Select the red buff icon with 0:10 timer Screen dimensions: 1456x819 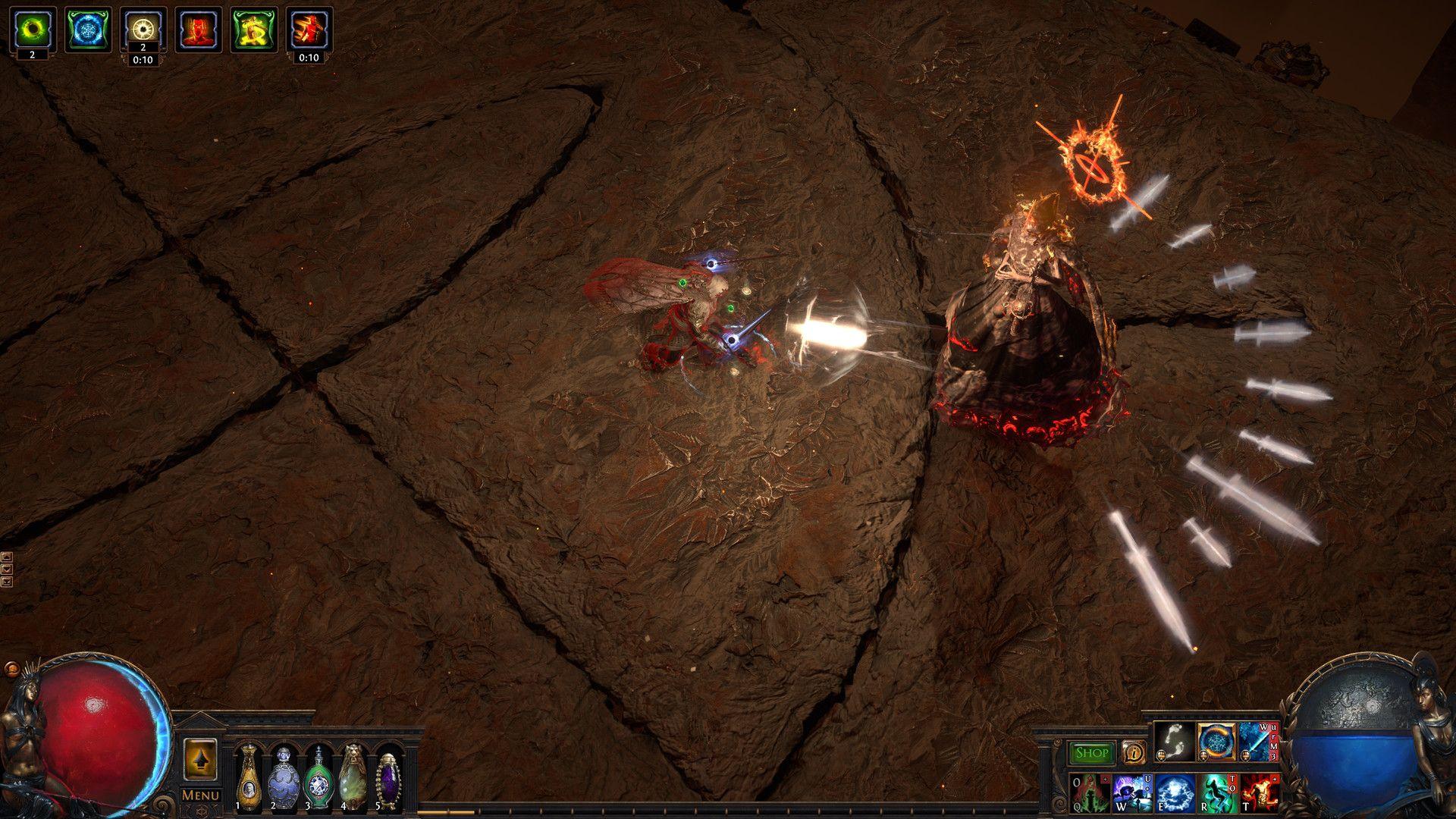(x=309, y=30)
